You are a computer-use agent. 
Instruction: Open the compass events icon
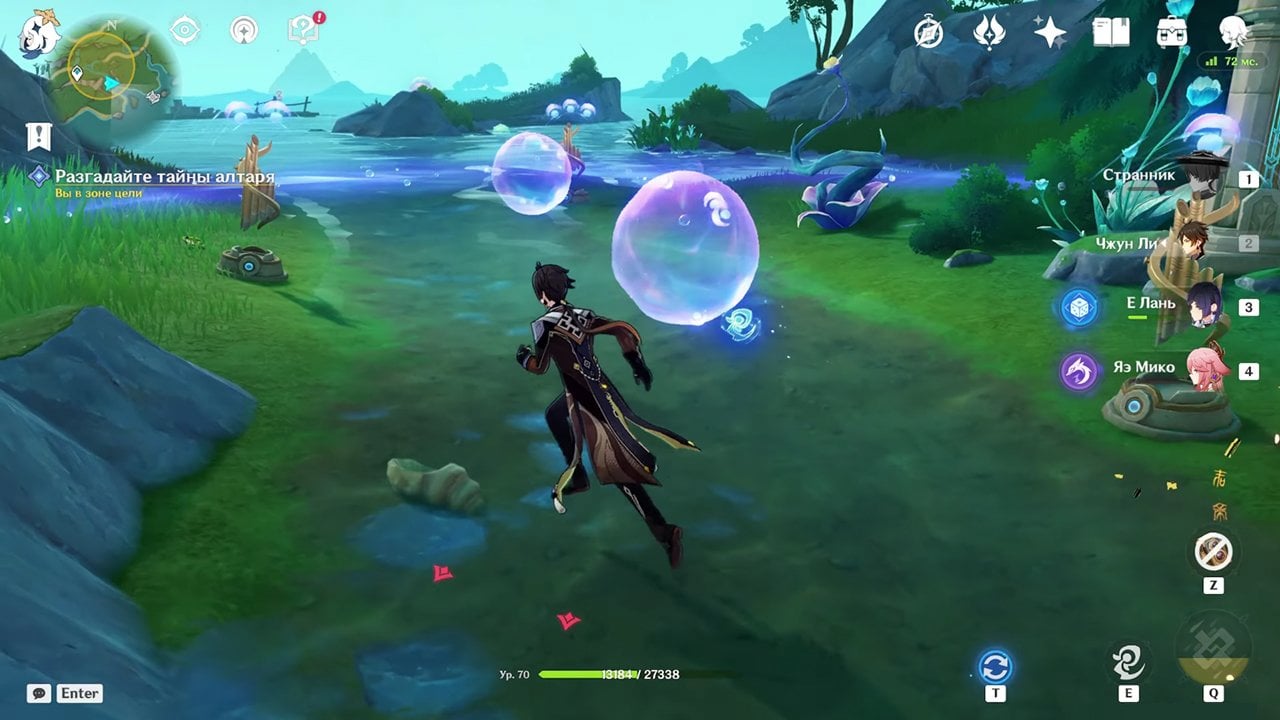coord(929,33)
